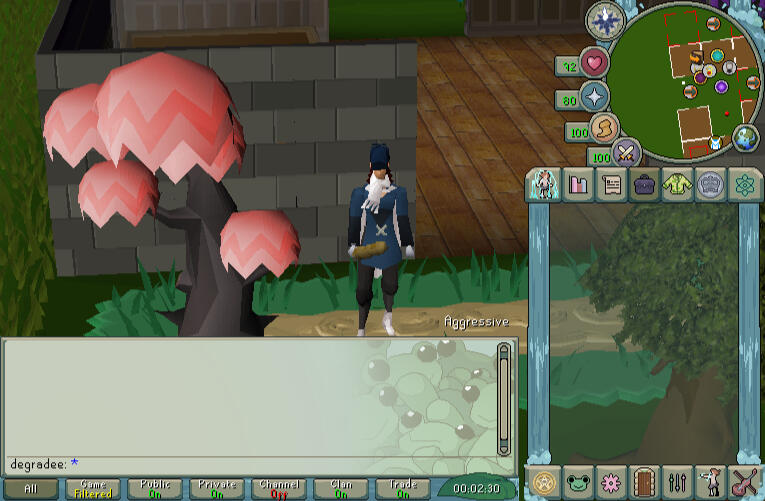Open the combat styles character tab
765x501 pixels.
click(543, 184)
